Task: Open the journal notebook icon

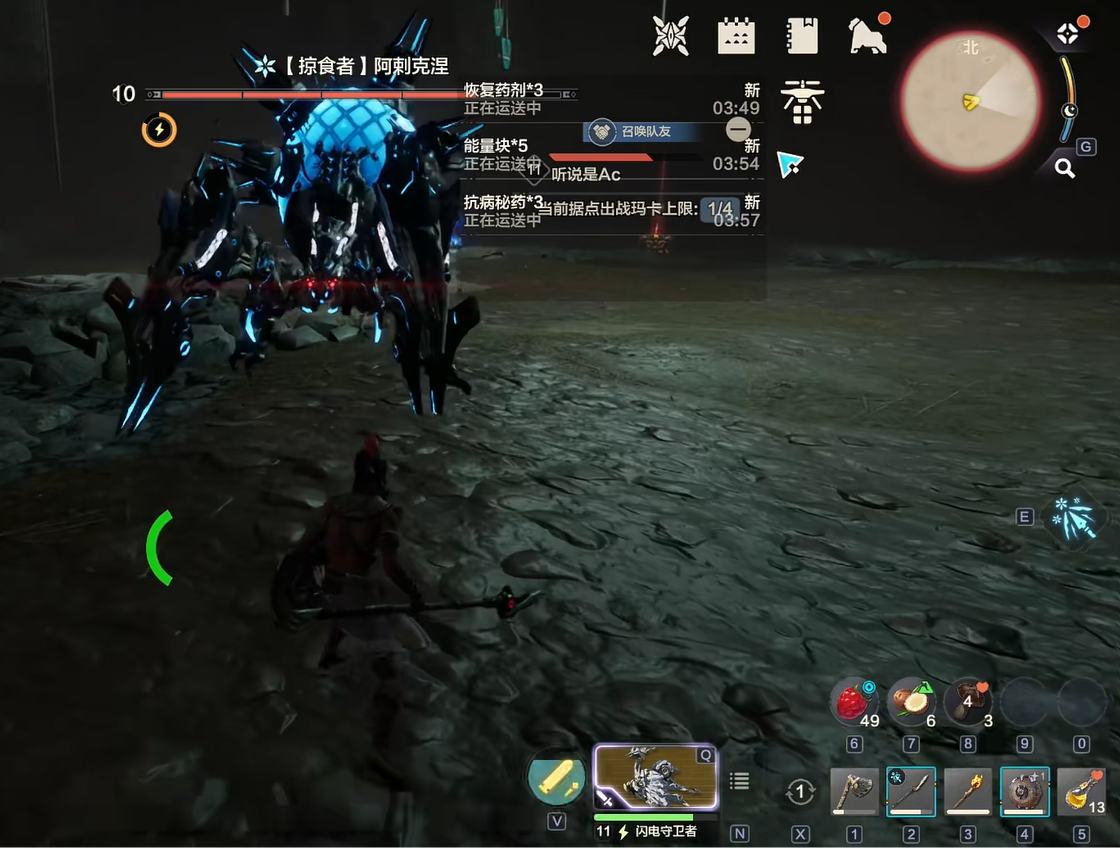Action: click(x=802, y=36)
